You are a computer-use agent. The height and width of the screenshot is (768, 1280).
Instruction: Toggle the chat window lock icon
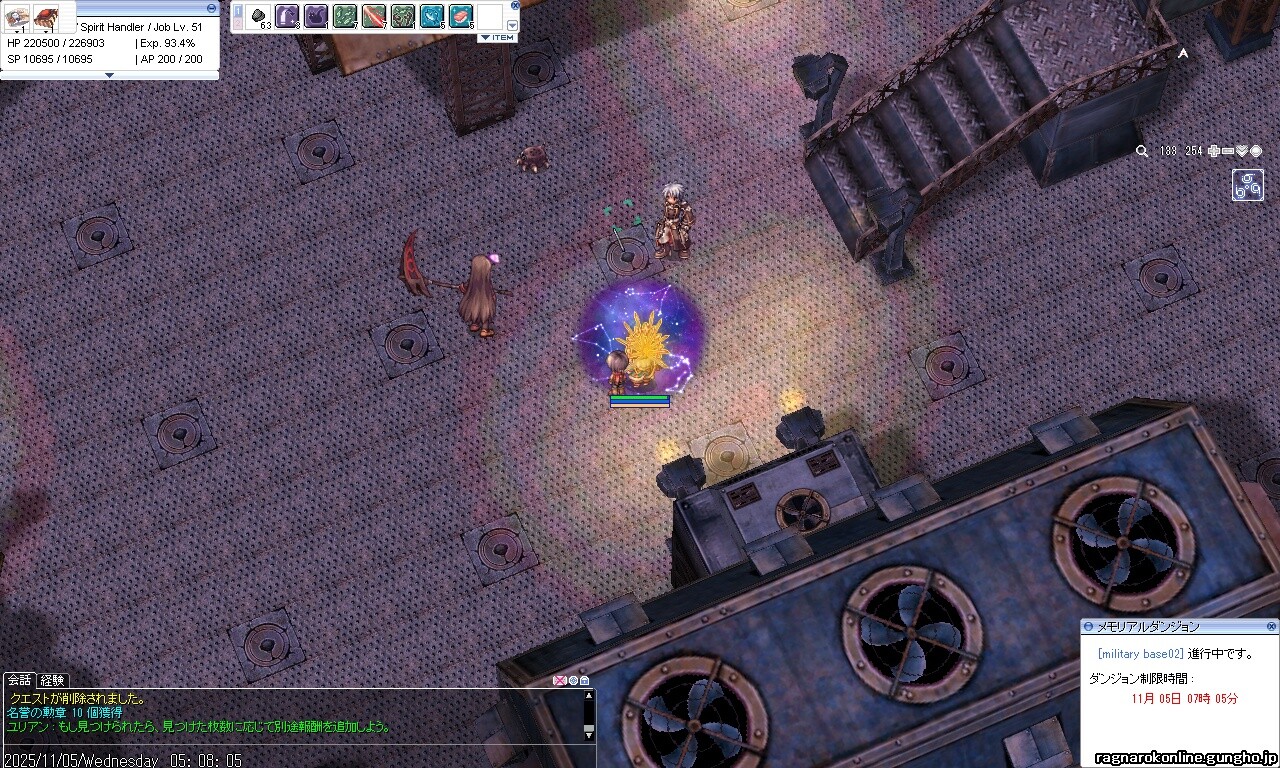coord(584,681)
